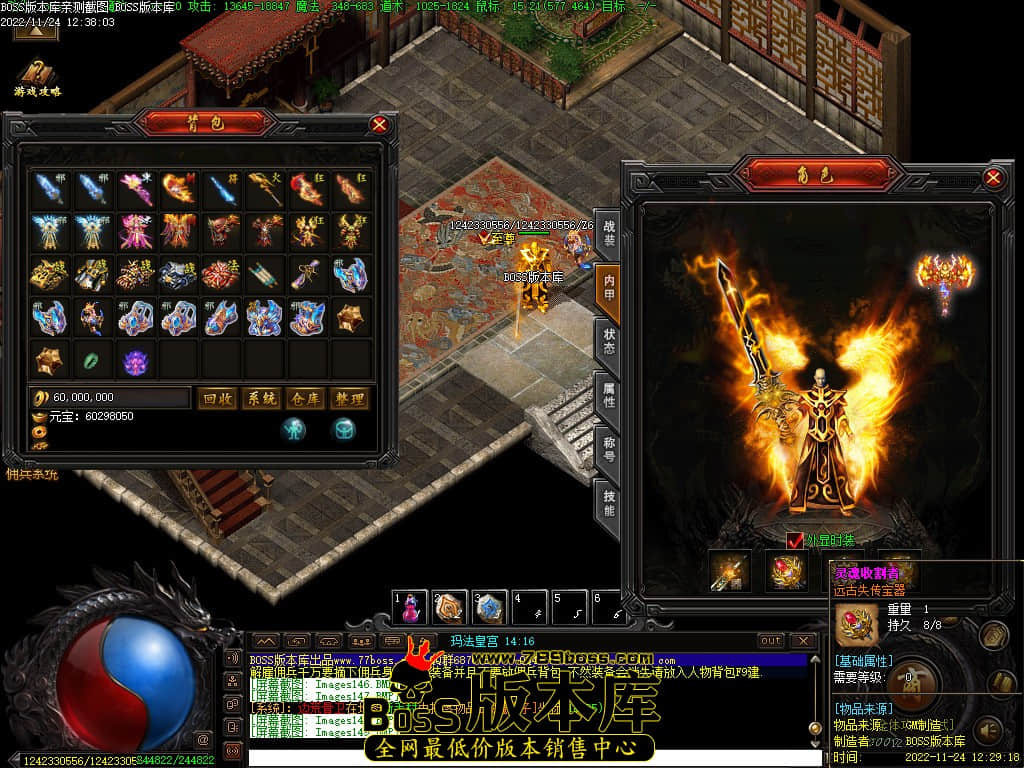Screen dimensions: 1024x768
Task: Select the flaming sword equipment slot
Action: [x=730, y=571]
